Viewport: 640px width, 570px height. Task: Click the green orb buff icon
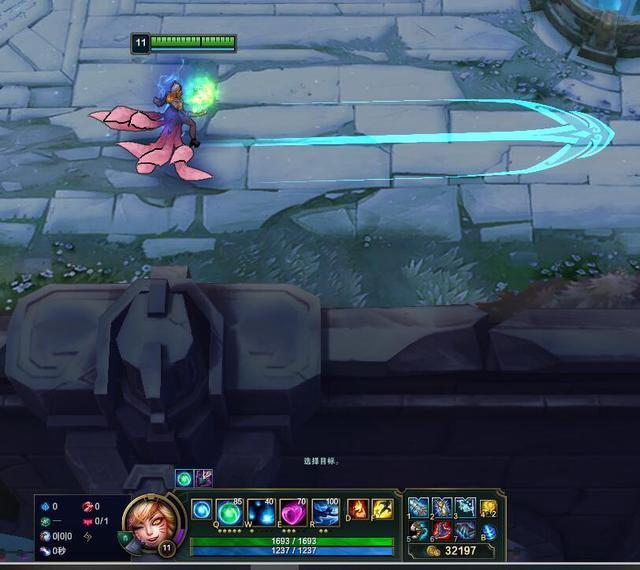click(184, 478)
